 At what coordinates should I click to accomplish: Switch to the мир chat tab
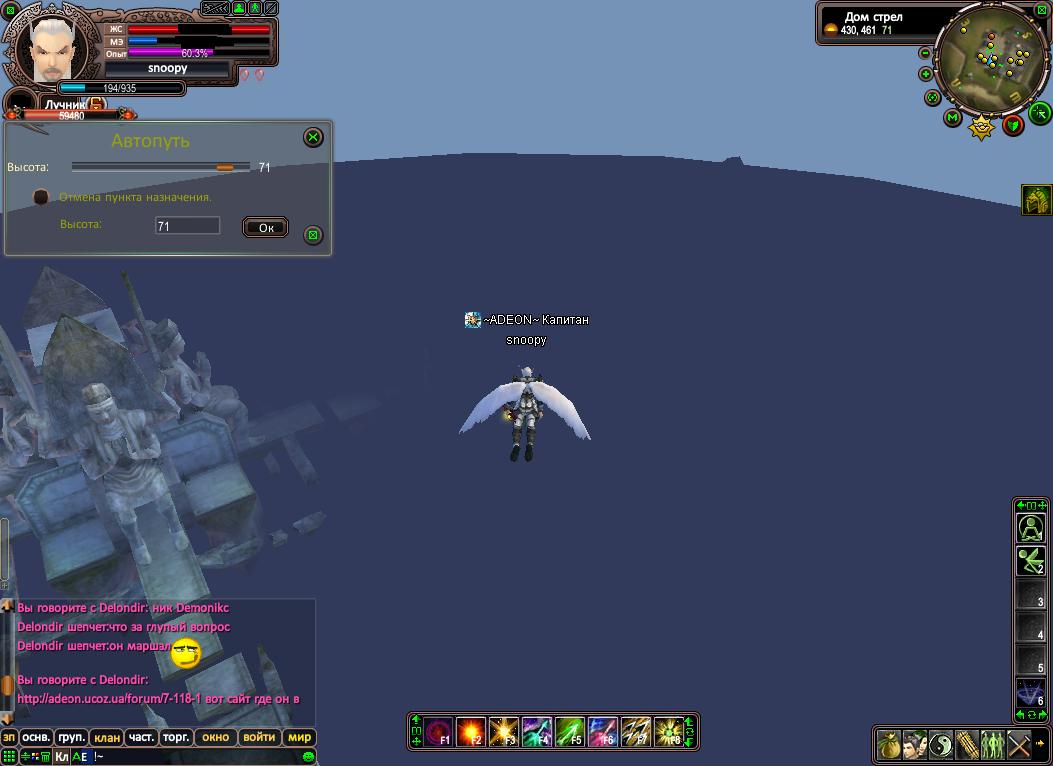[x=299, y=738]
